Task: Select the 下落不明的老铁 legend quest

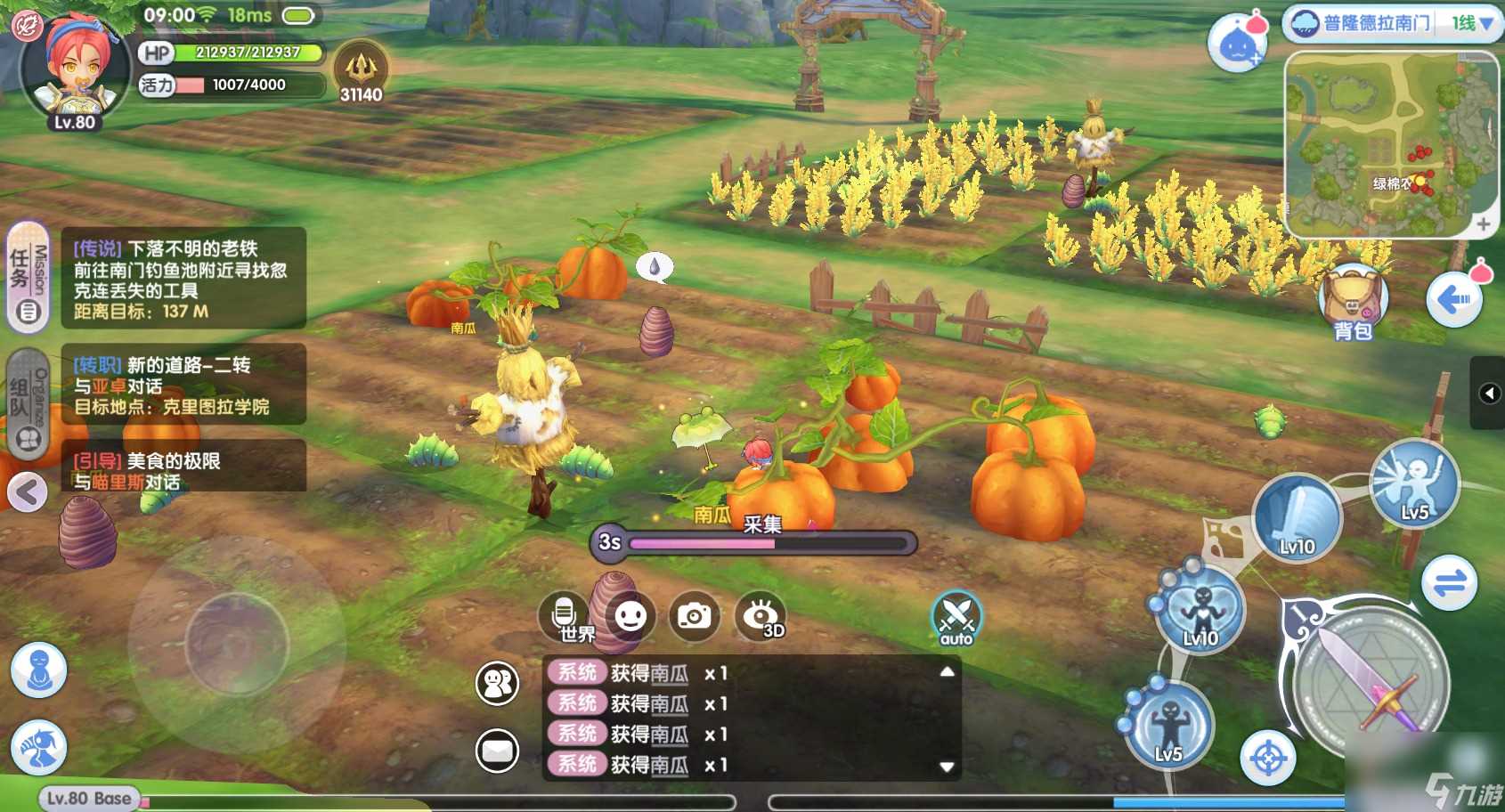Action: [x=183, y=279]
